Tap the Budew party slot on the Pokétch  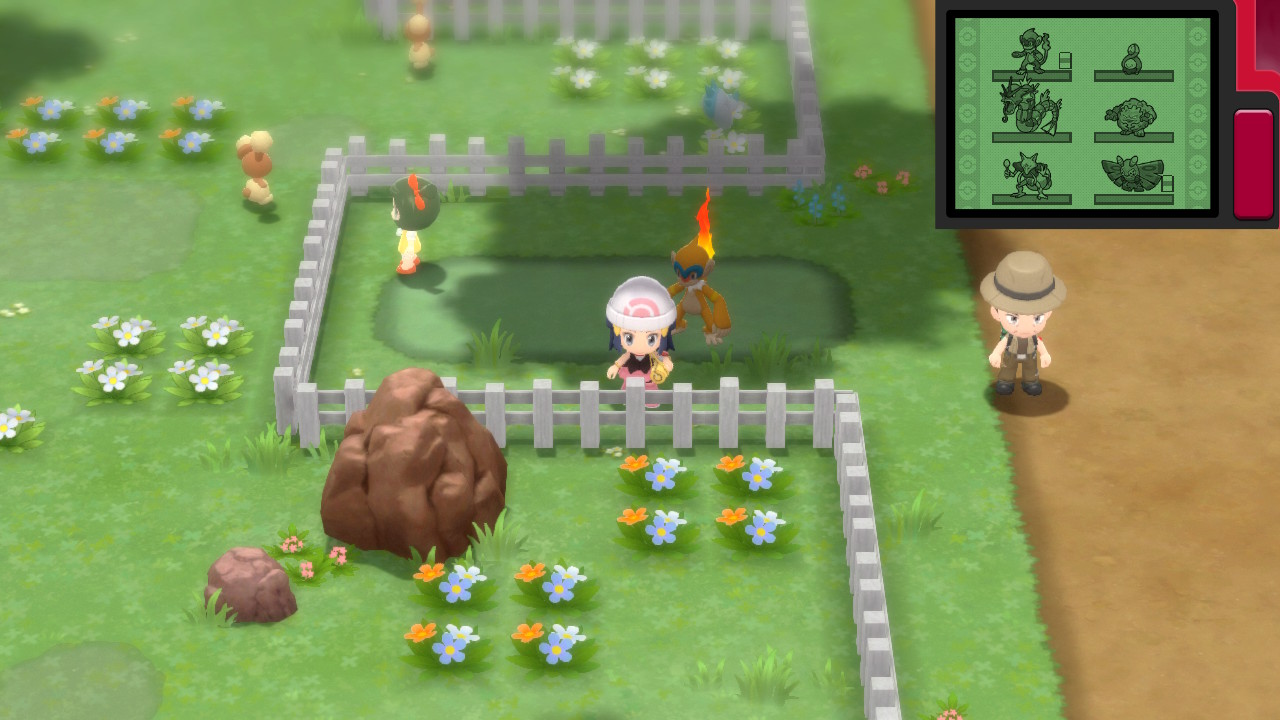(x=1133, y=57)
